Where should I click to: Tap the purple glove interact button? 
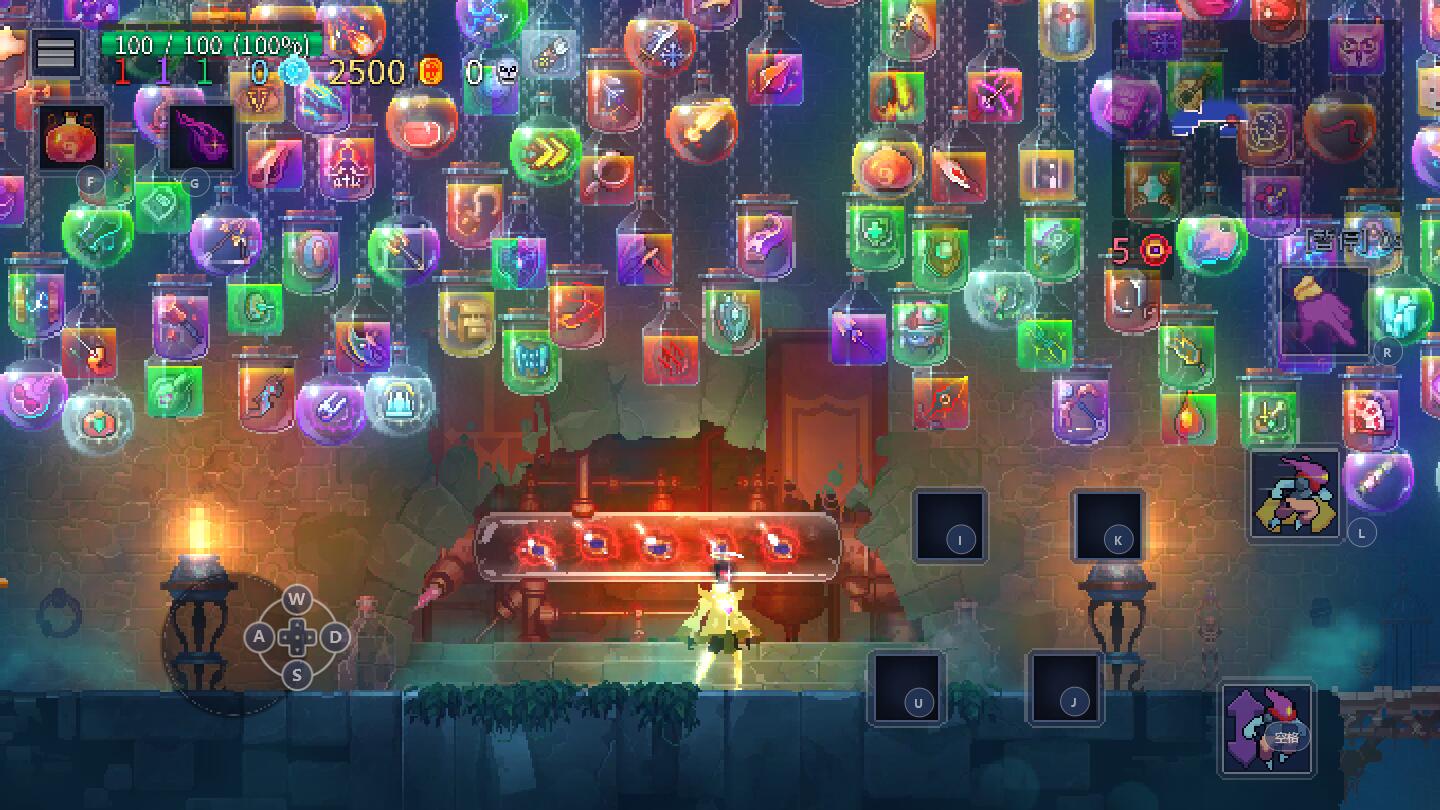click(1326, 312)
